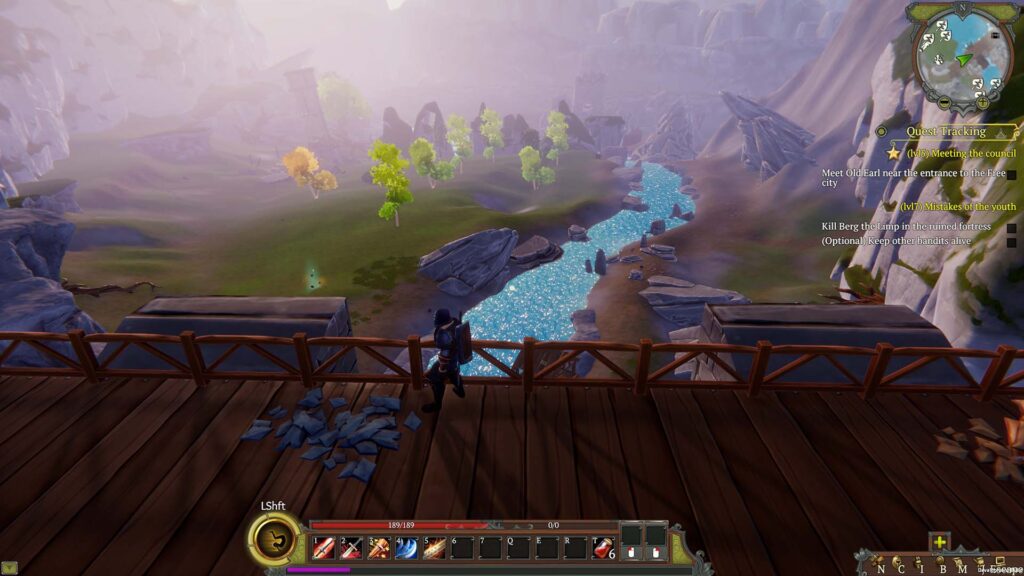Click the yellow plus button above the menu bar

[939, 542]
